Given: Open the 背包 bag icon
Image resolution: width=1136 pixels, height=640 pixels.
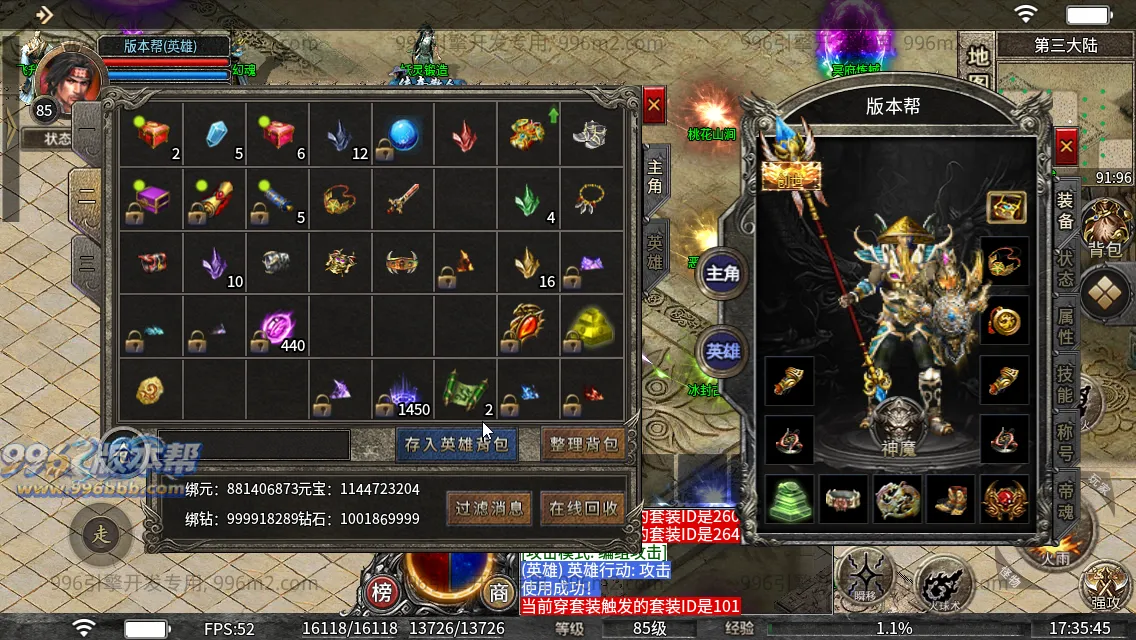Looking at the screenshot, I should [x=1104, y=230].
